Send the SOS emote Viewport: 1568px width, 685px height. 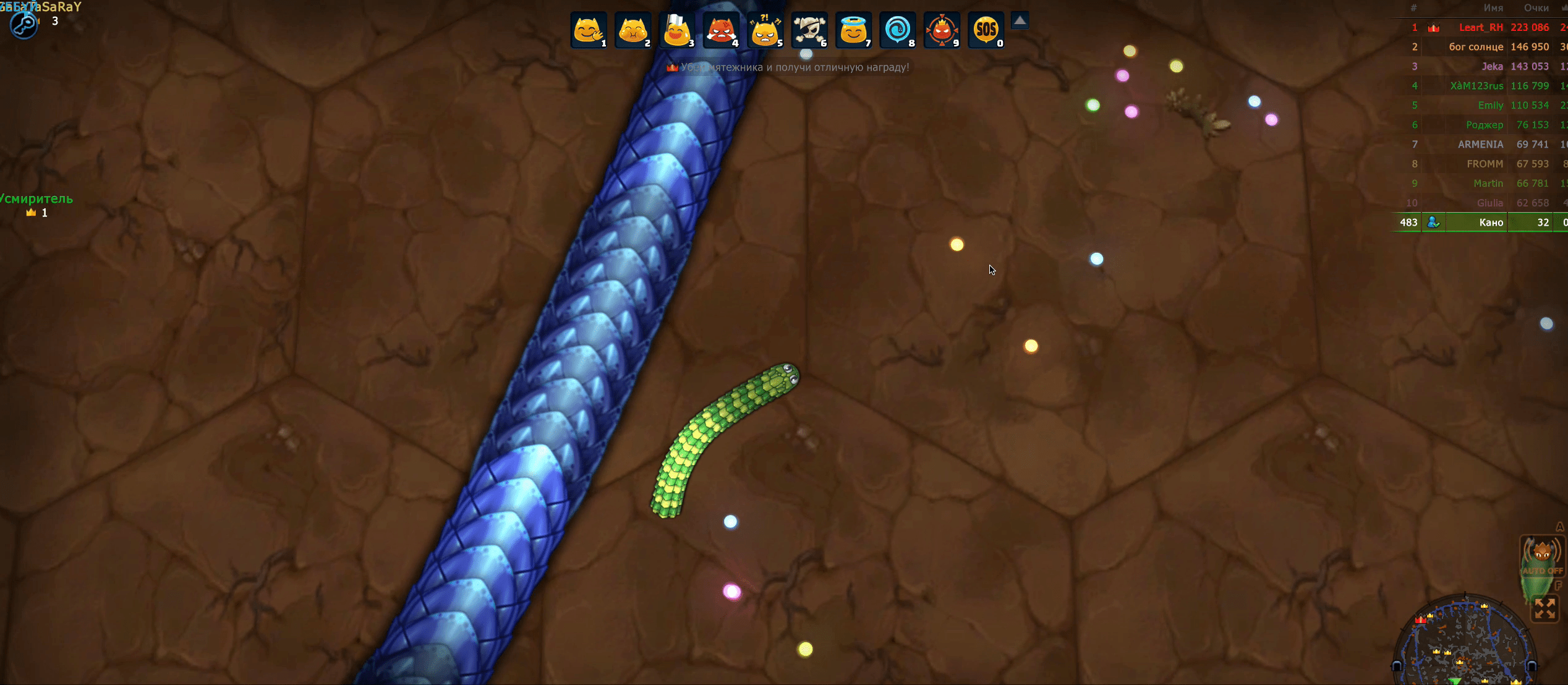[x=986, y=30]
